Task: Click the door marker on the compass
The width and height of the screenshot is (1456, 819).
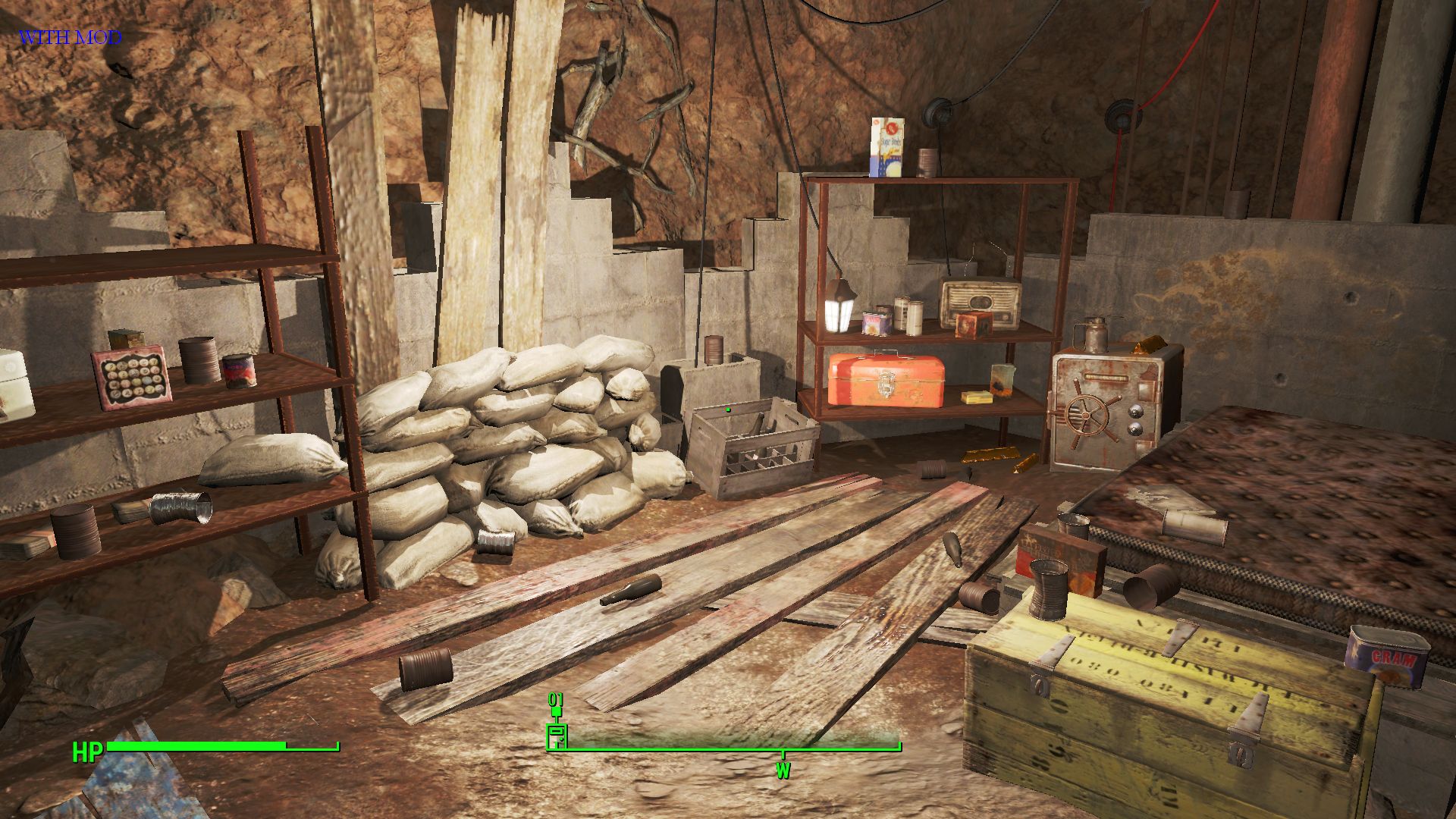Action: point(557,736)
